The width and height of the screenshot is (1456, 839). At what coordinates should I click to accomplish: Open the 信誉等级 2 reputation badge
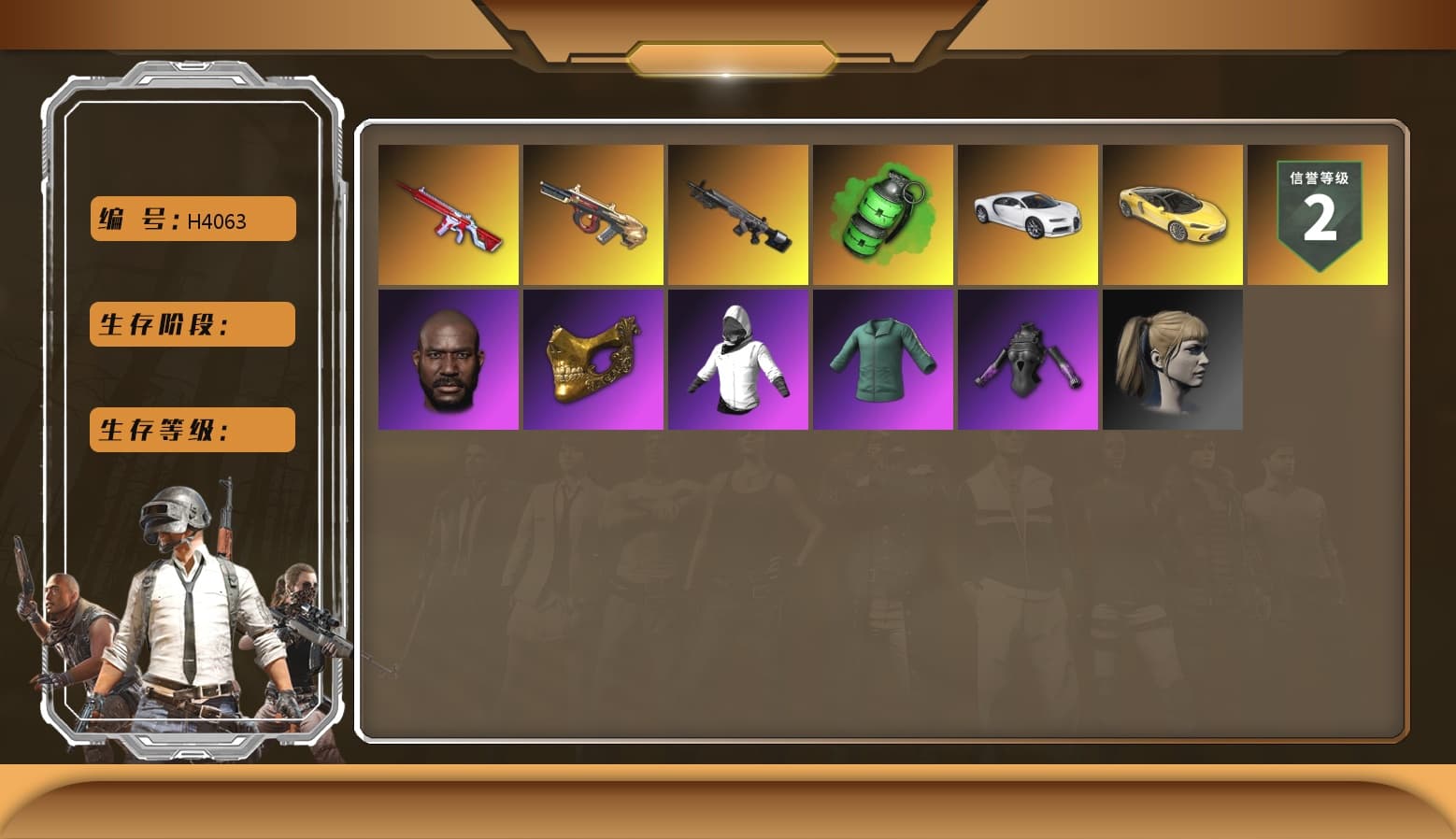[x=1318, y=214]
